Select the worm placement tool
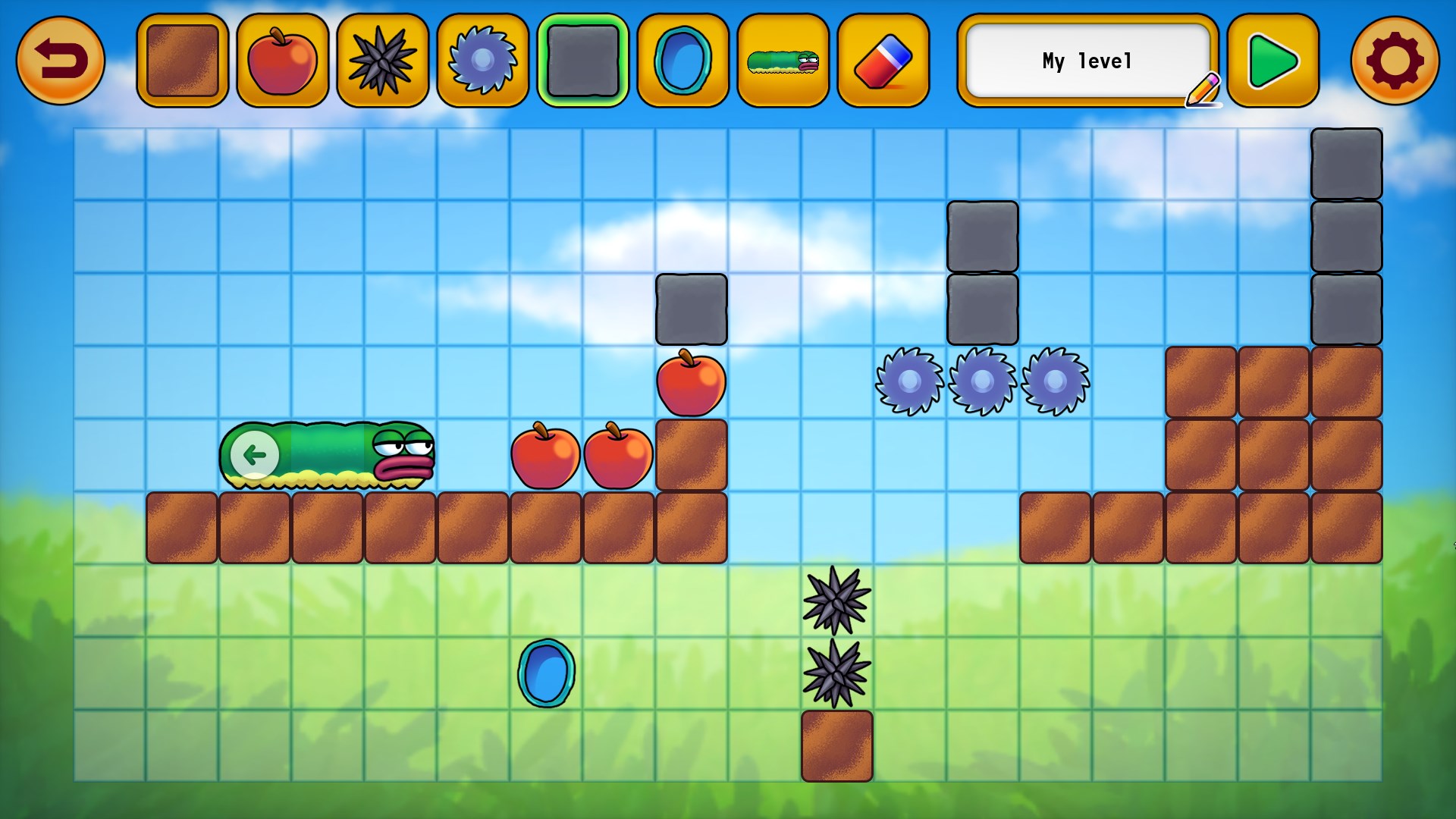 coord(782,60)
